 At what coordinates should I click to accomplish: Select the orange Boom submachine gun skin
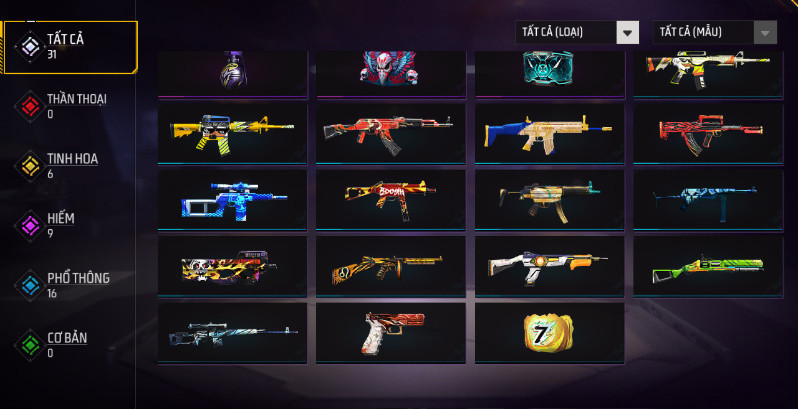390,198
